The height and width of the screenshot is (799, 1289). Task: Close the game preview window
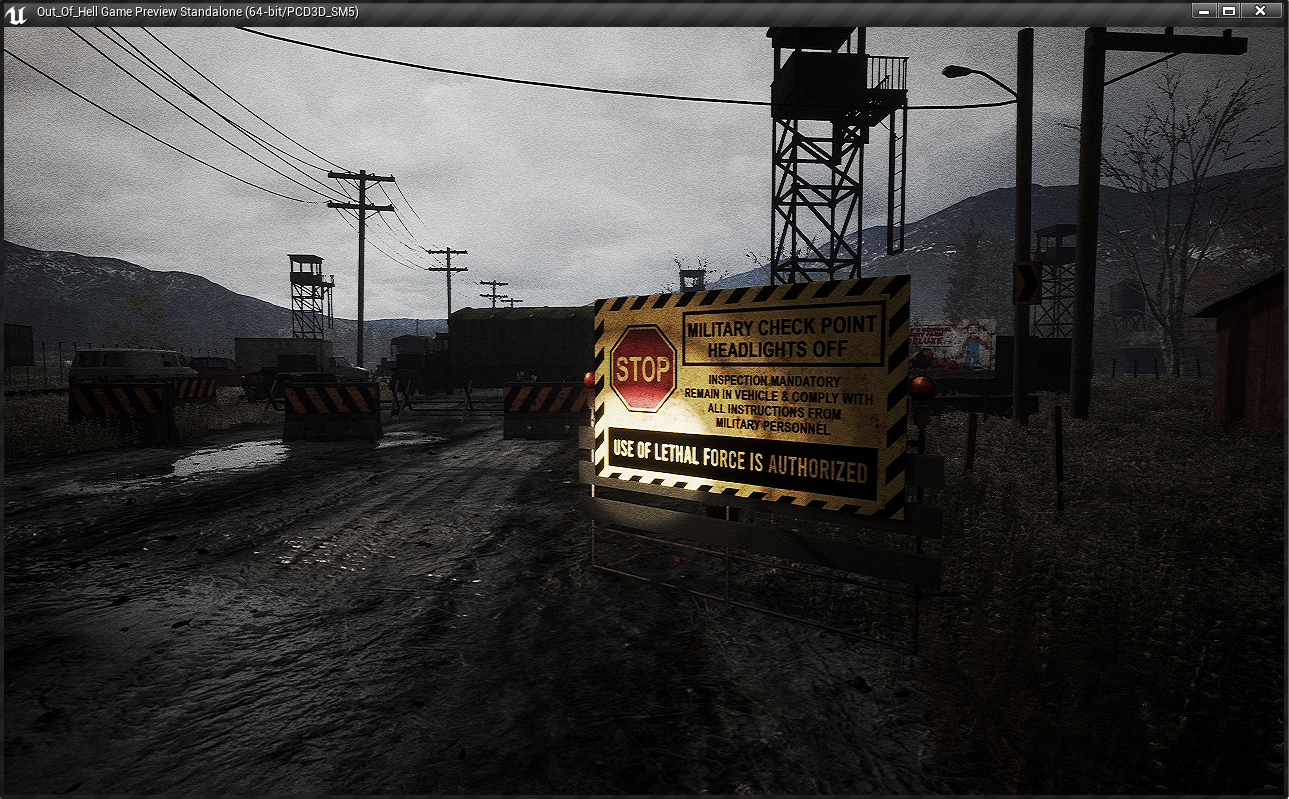1260,11
